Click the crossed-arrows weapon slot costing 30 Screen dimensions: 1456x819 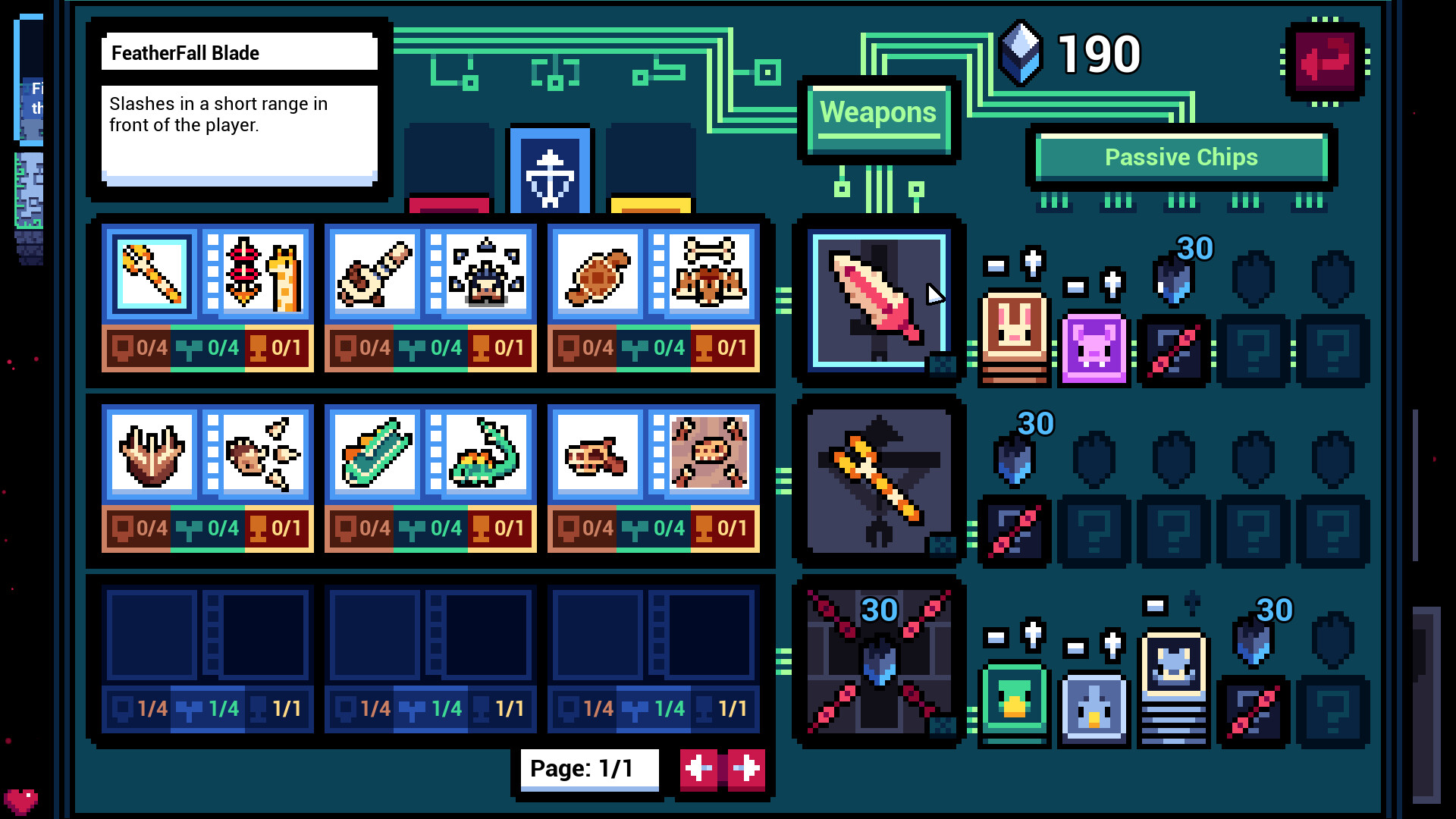coord(878,664)
